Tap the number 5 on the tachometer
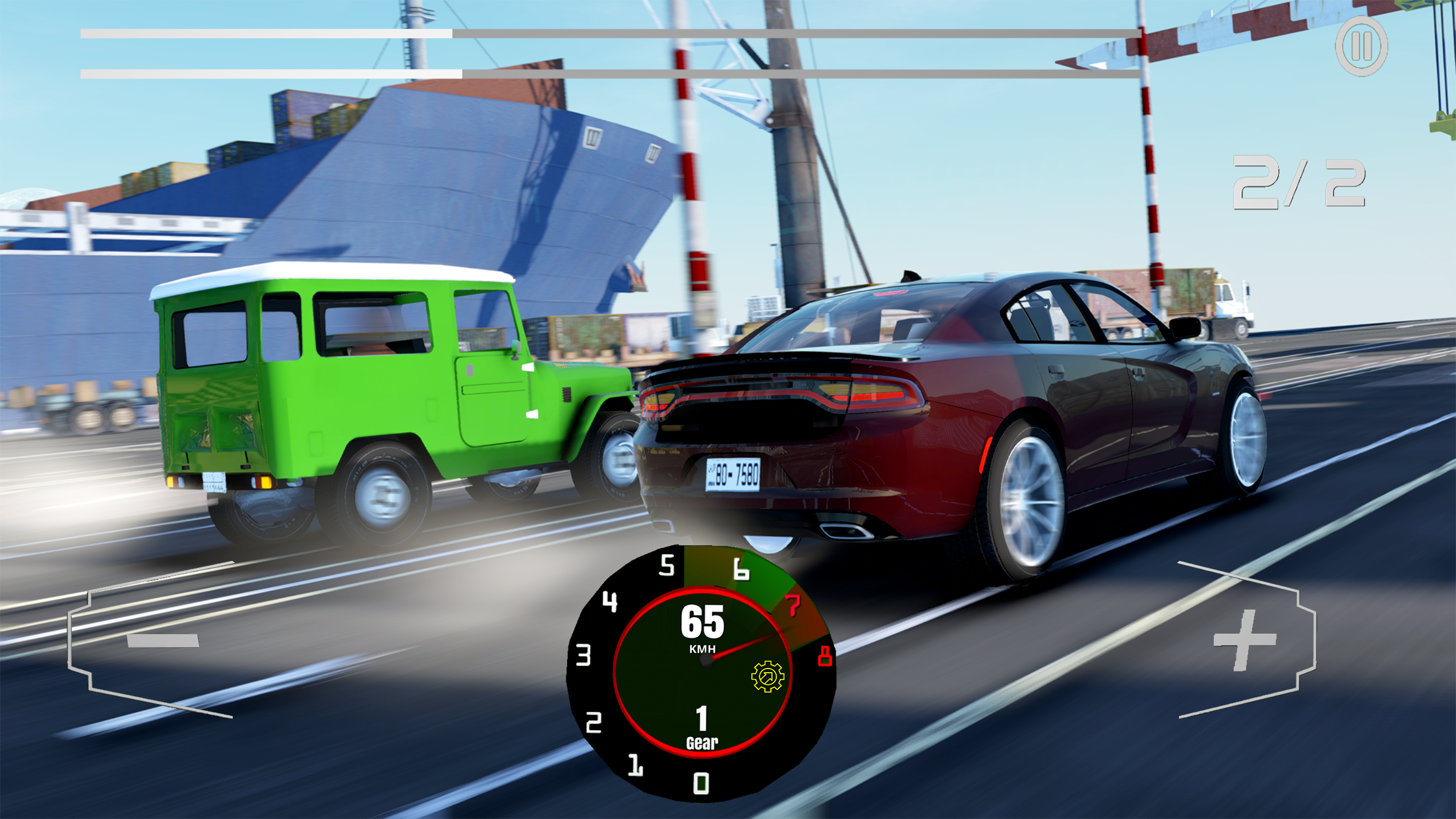This screenshot has height=819, width=1456. point(668,564)
